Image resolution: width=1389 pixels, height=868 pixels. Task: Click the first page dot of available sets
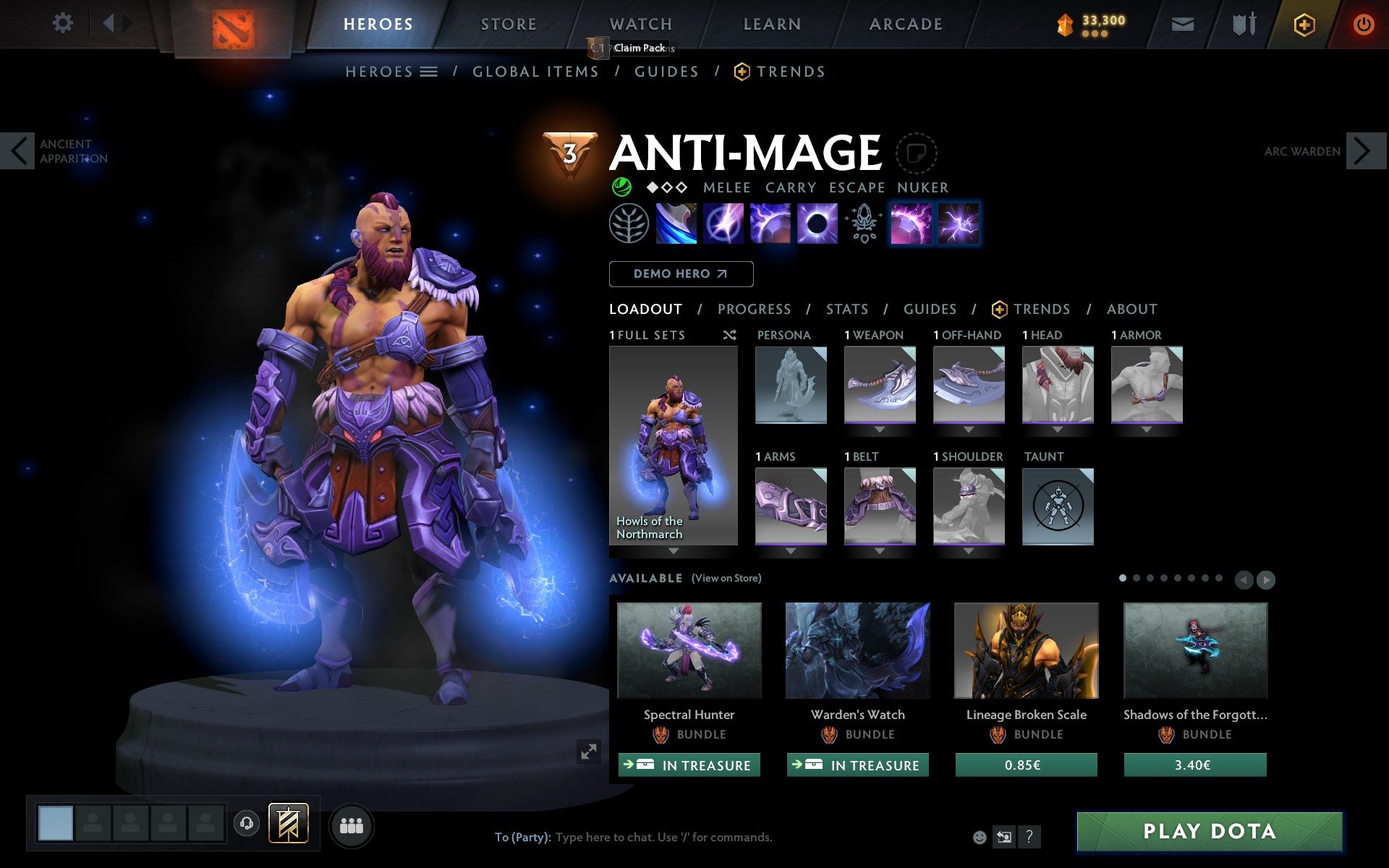click(1123, 579)
